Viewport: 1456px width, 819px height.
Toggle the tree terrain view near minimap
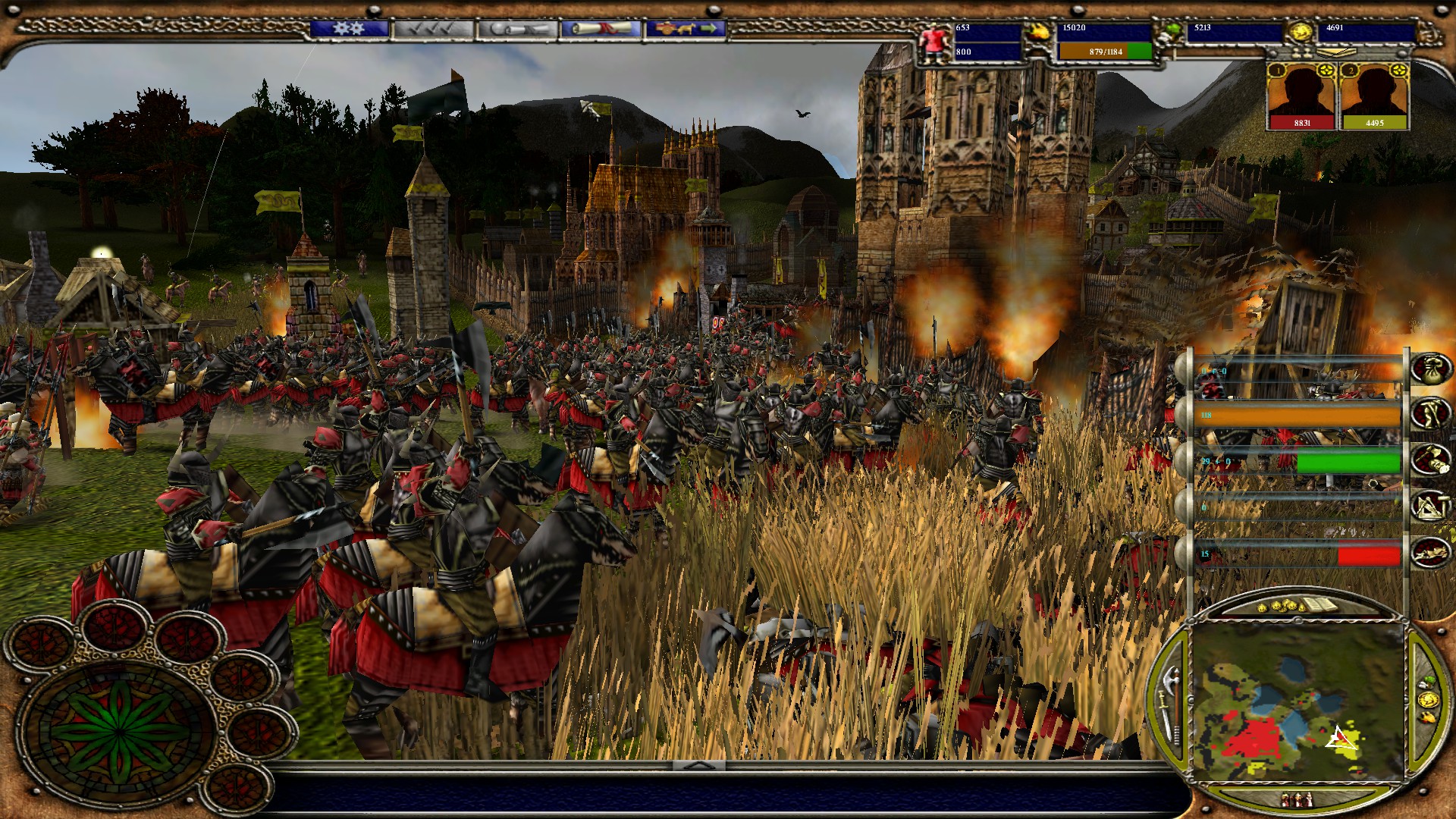point(1428,681)
